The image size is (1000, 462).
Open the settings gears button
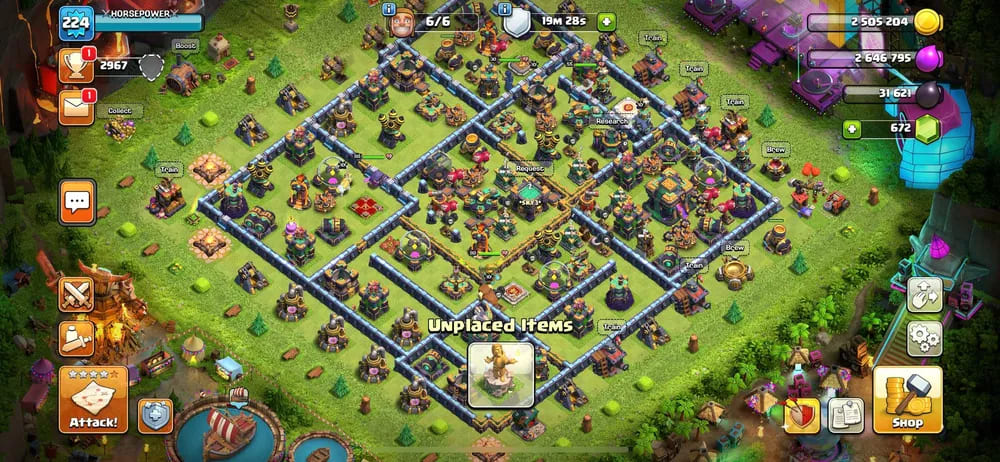(x=924, y=338)
